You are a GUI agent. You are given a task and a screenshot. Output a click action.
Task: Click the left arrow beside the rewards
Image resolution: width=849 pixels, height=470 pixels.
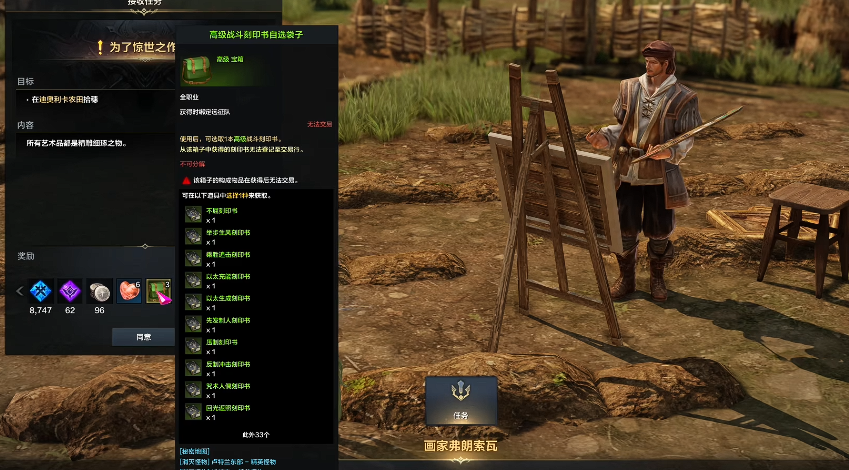[x=19, y=291]
